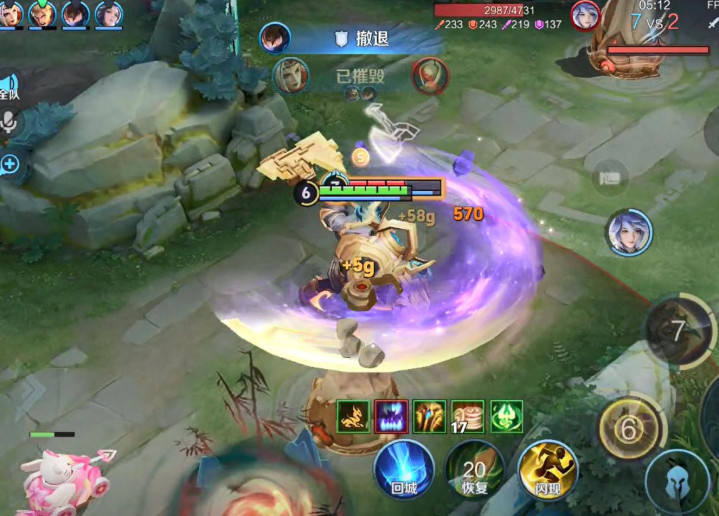The height and width of the screenshot is (516, 719).
Task: Select the blue fanged mask item
Action: 390,416
